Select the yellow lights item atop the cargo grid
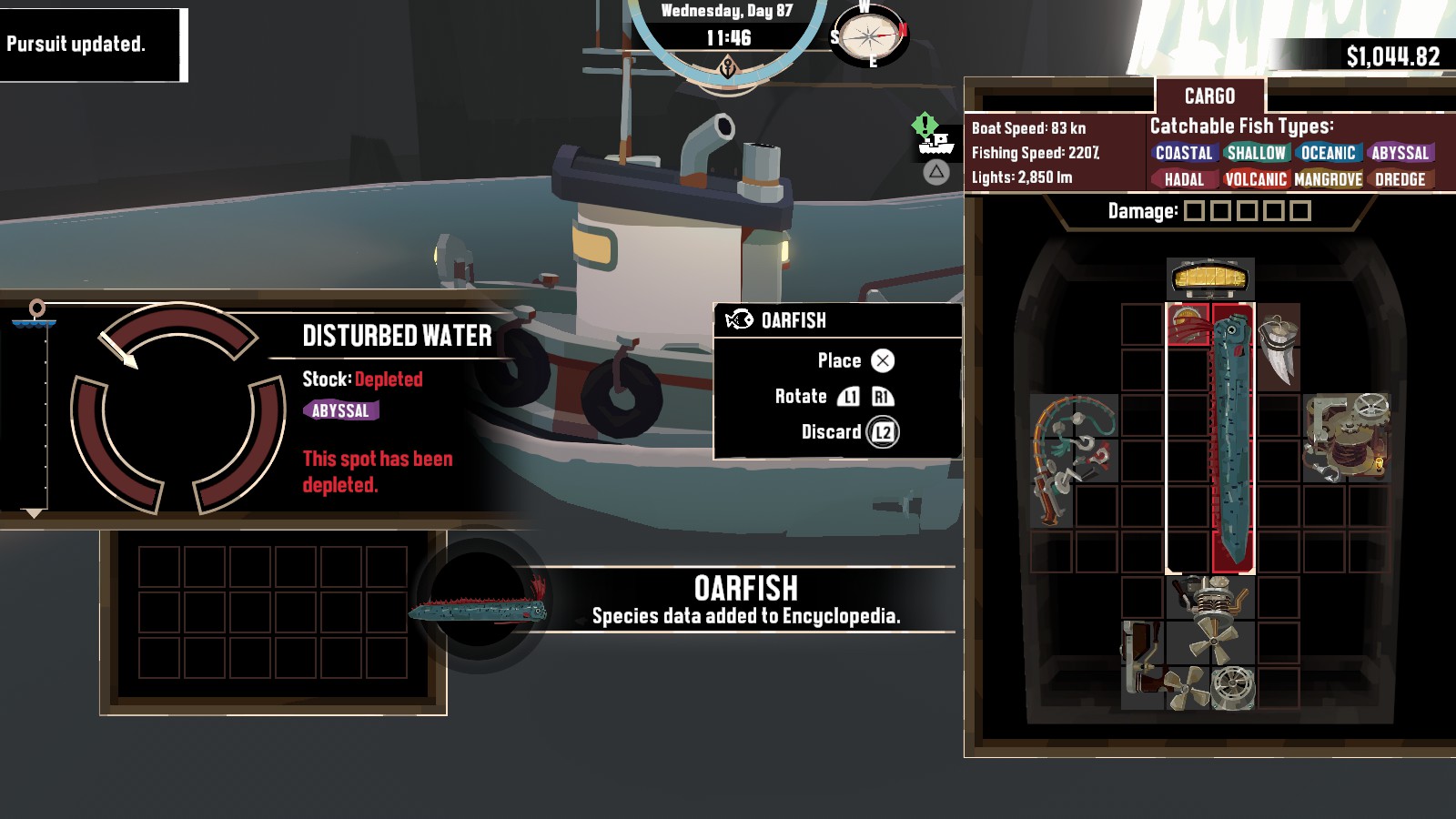1456x819 pixels. 1210,278
